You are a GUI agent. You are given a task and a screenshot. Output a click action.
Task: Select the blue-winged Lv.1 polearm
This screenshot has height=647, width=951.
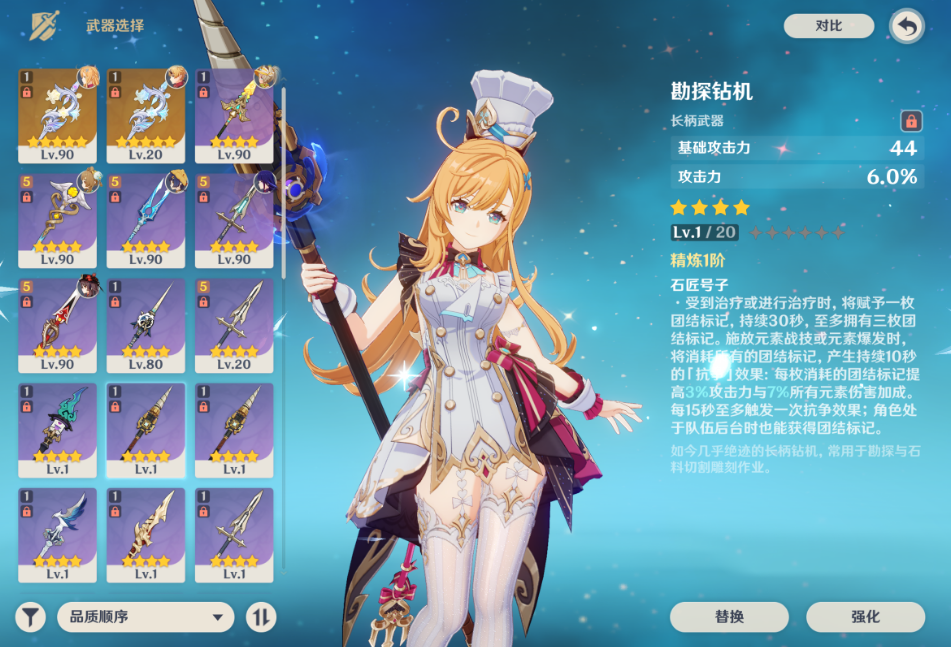[58, 534]
